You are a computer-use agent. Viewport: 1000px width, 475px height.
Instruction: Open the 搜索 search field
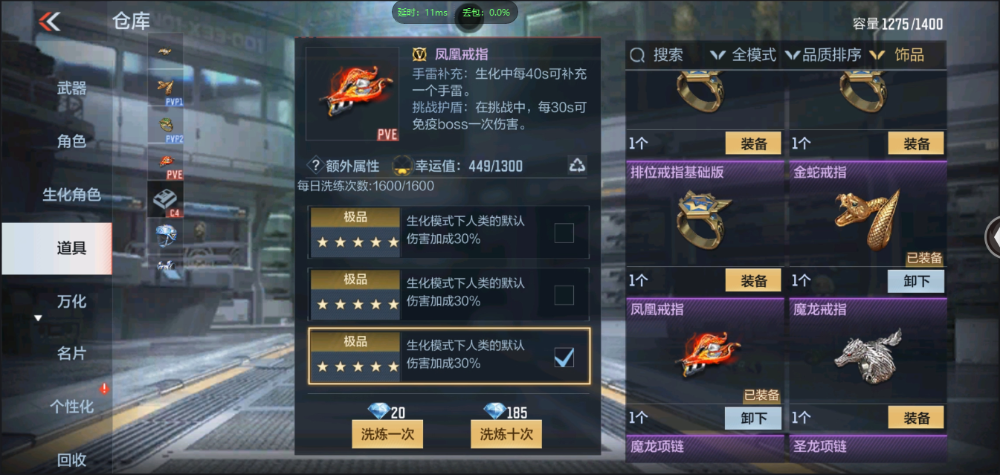(x=660, y=55)
